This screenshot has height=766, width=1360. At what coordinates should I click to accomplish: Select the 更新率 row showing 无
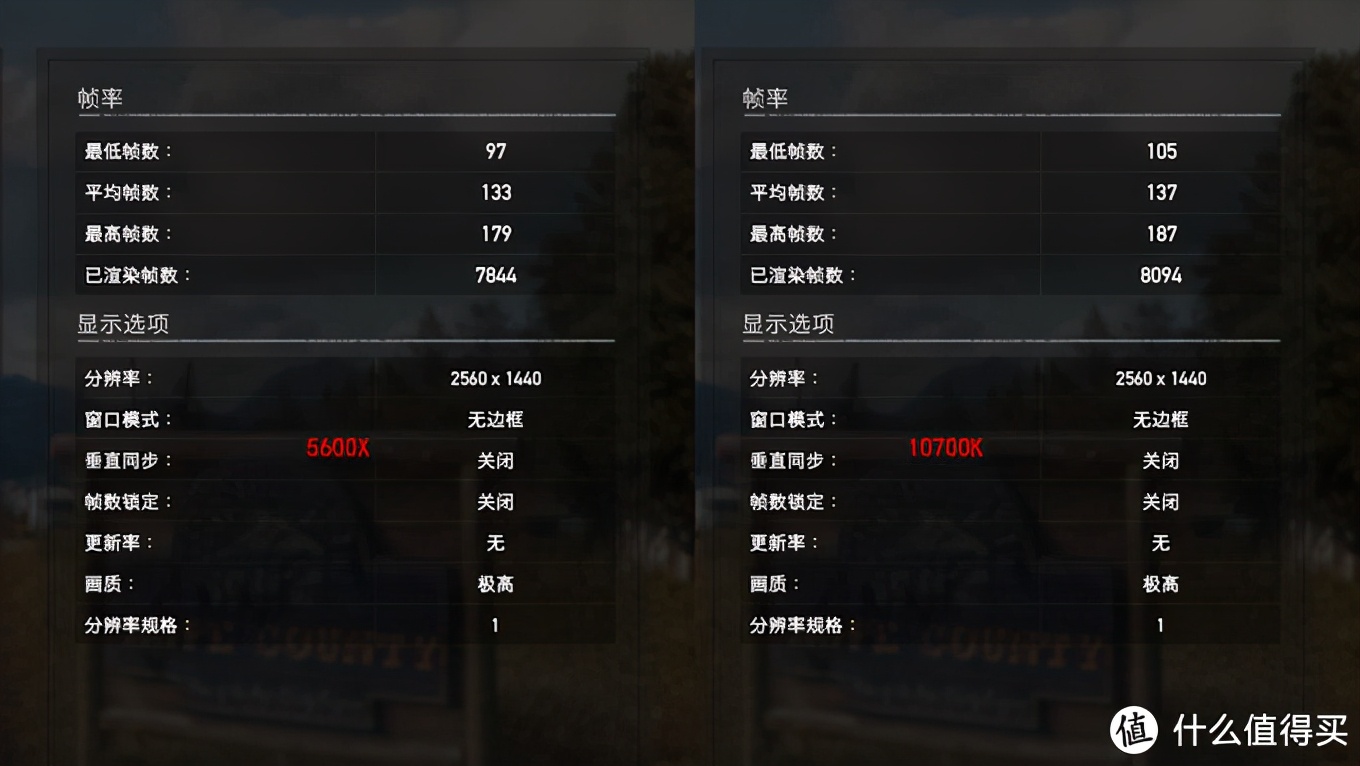(x=496, y=542)
